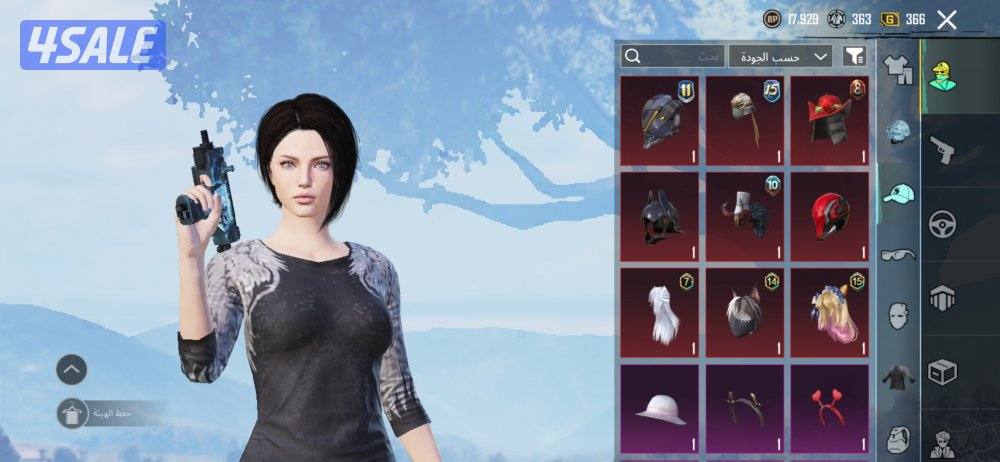Viewport: 1000px width, 462px height.
Task: Select the white long hair wig
Action: pyautogui.click(x=659, y=312)
